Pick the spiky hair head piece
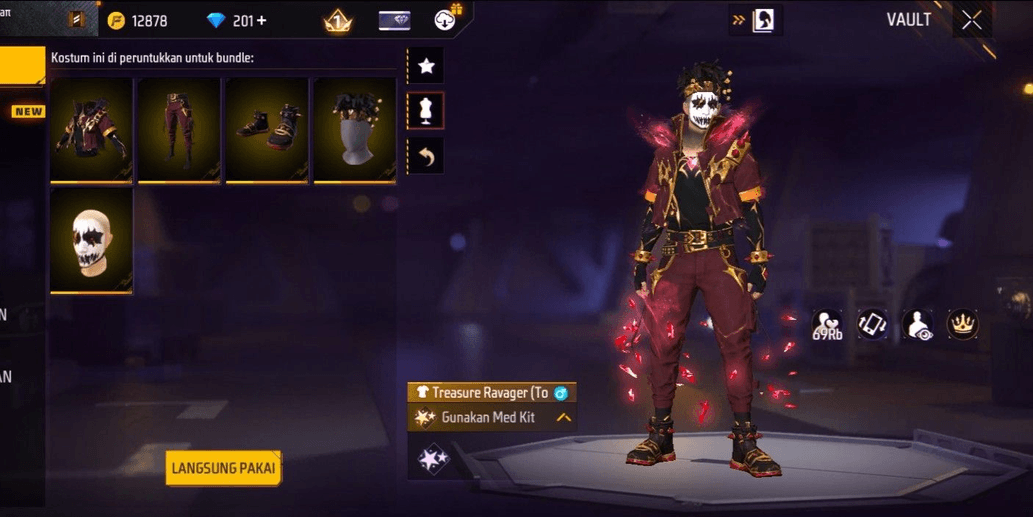 coord(355,130)
